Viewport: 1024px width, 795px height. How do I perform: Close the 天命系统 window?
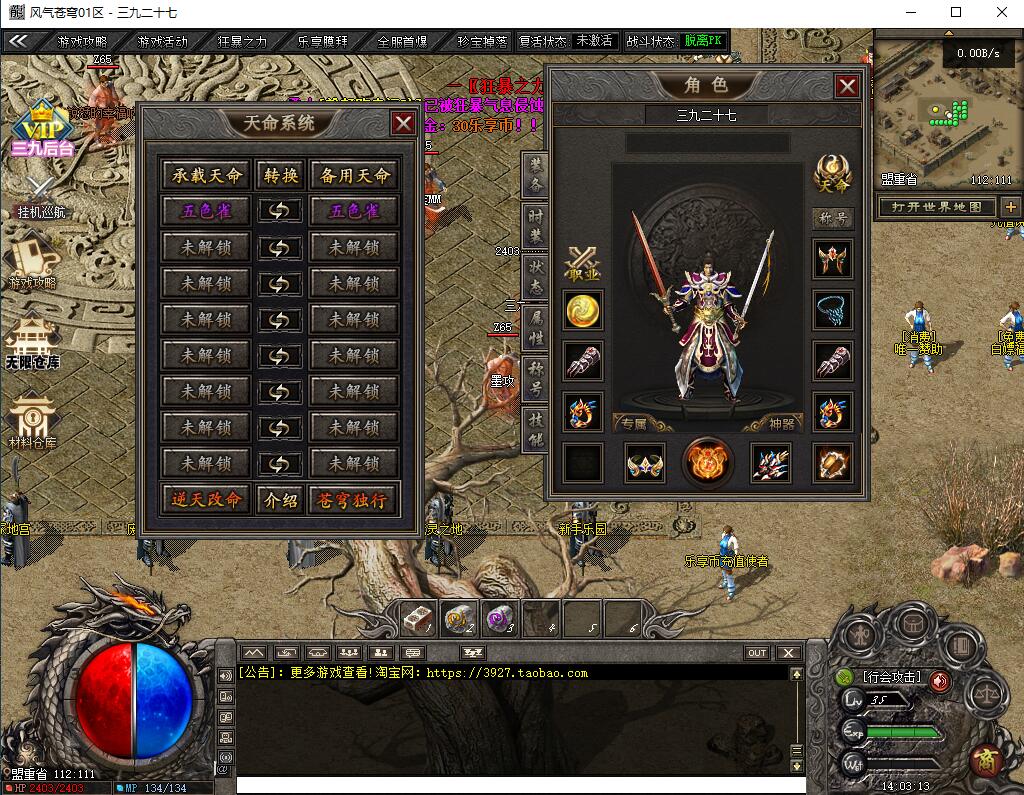(403, 123)
